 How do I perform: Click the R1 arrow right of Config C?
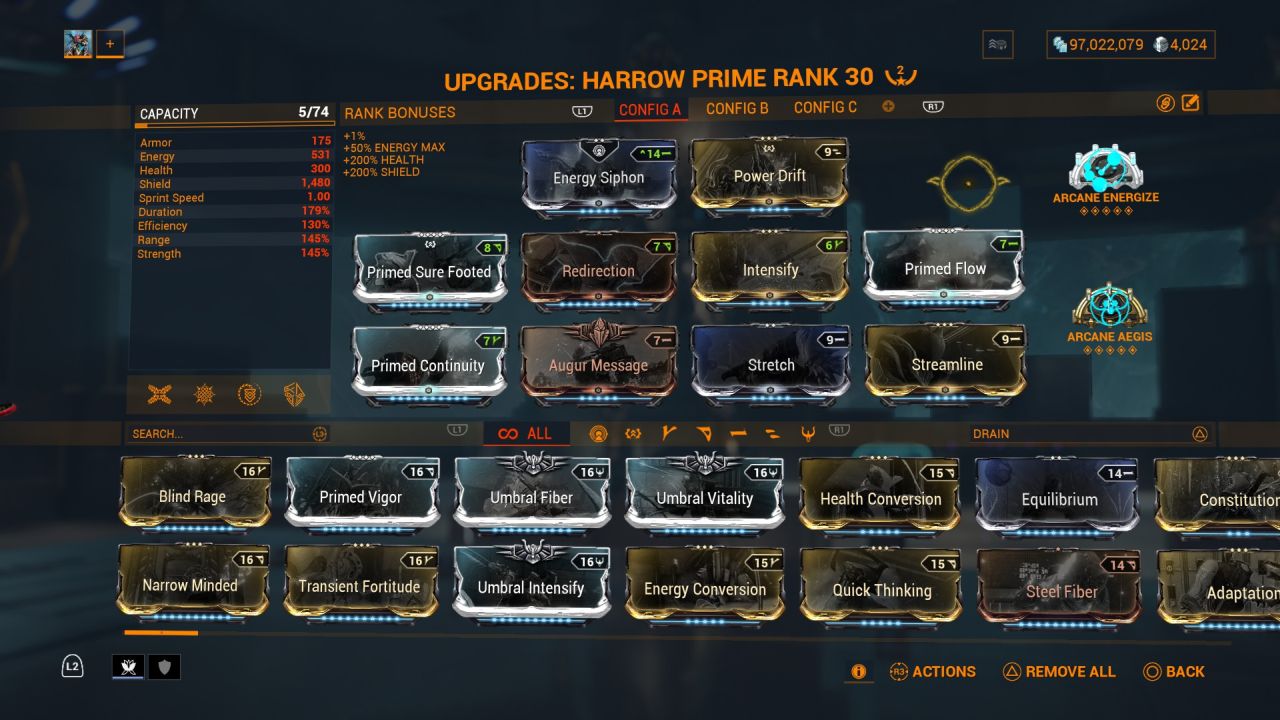[932, 106]
